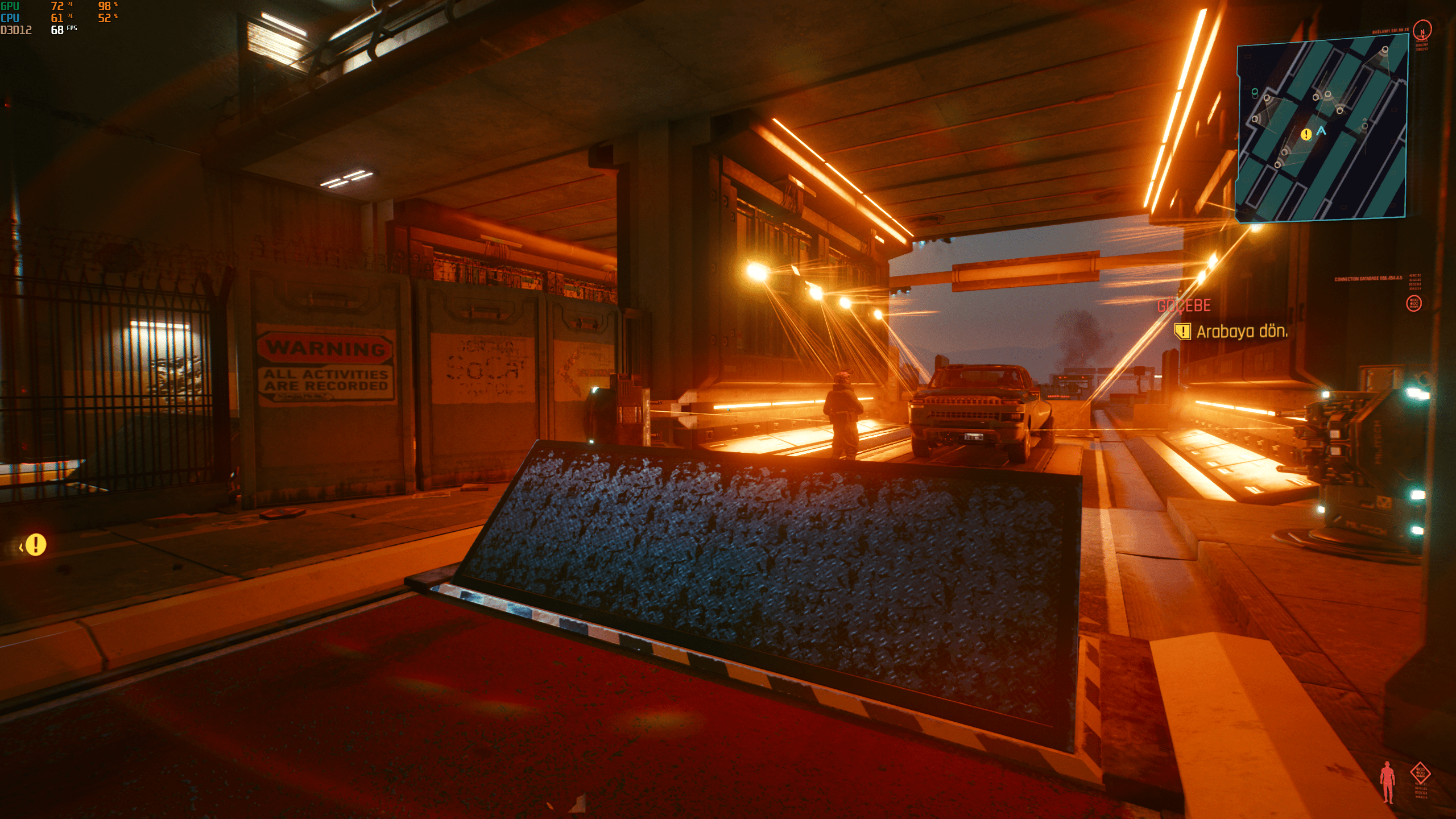Click the "Arabaya dön." objective tracker

point(1242,332)
